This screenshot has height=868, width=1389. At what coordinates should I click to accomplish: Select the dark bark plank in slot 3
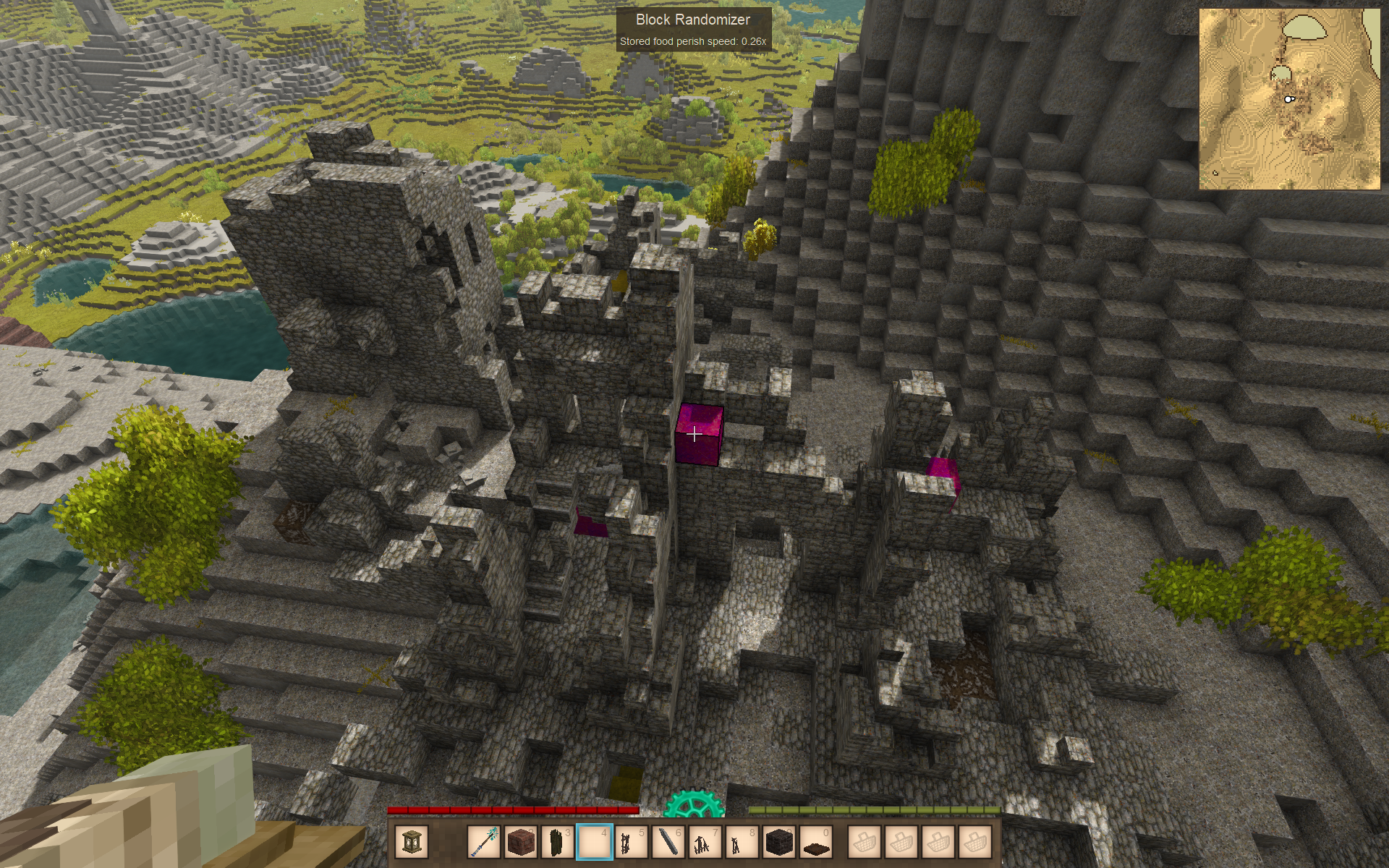[558, 842]
